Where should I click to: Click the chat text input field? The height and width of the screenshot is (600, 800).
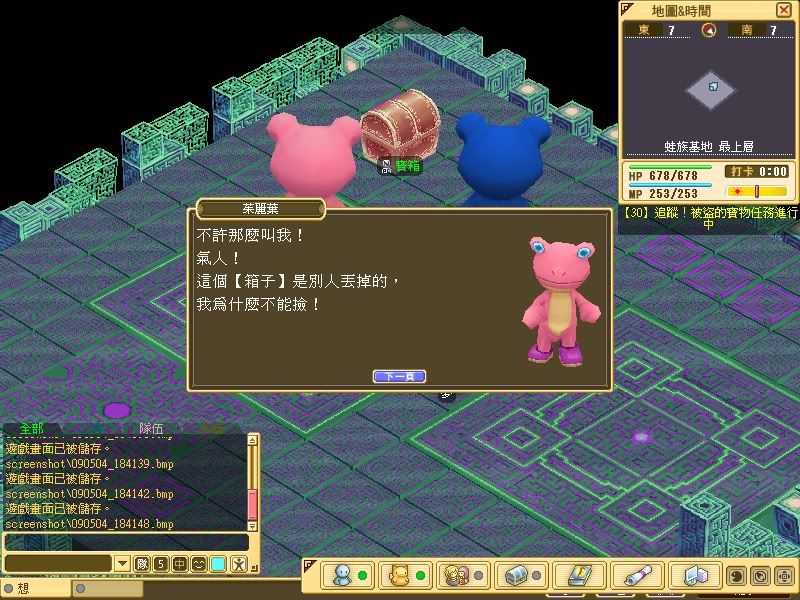point(58,564)
